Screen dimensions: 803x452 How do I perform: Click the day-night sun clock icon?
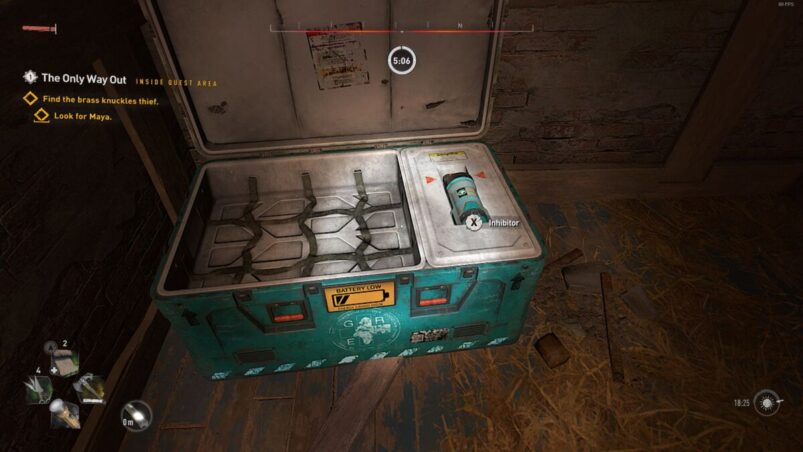pos(769,403)
